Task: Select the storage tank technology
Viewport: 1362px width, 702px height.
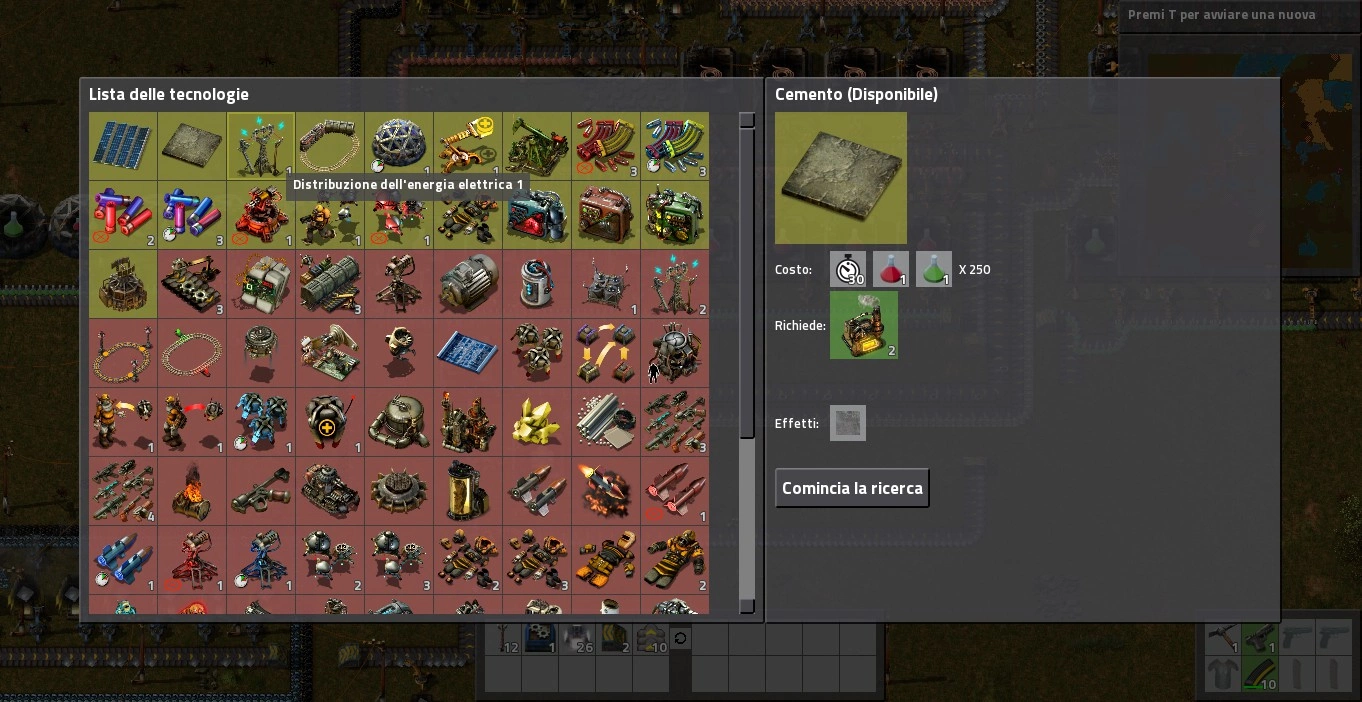Action: pyautogui.click(x=399, y=422)
